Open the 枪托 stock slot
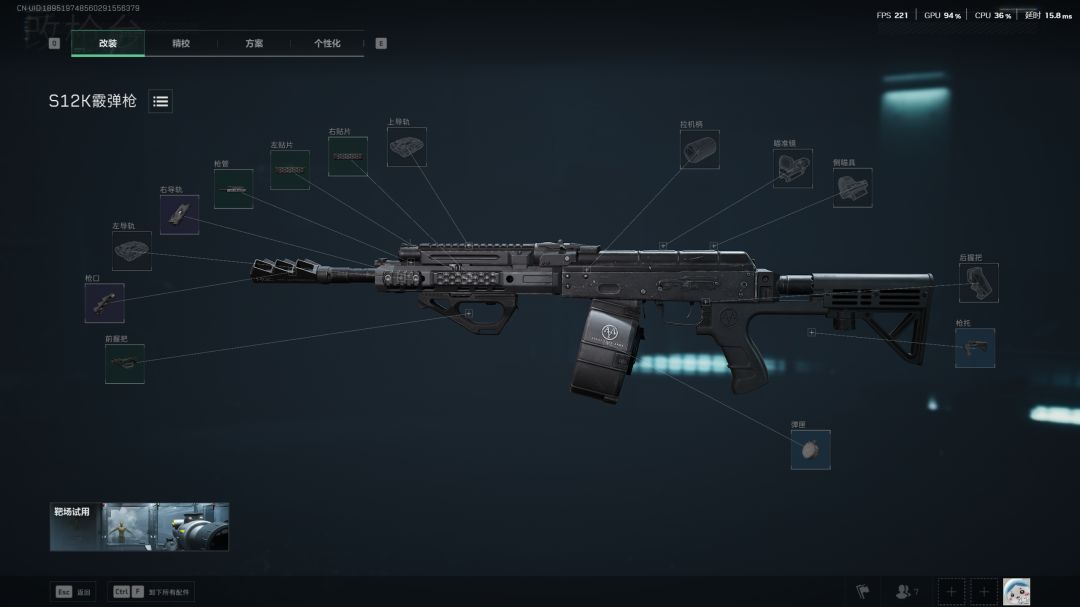1080x607 pixels. click(x=975, y=348)
